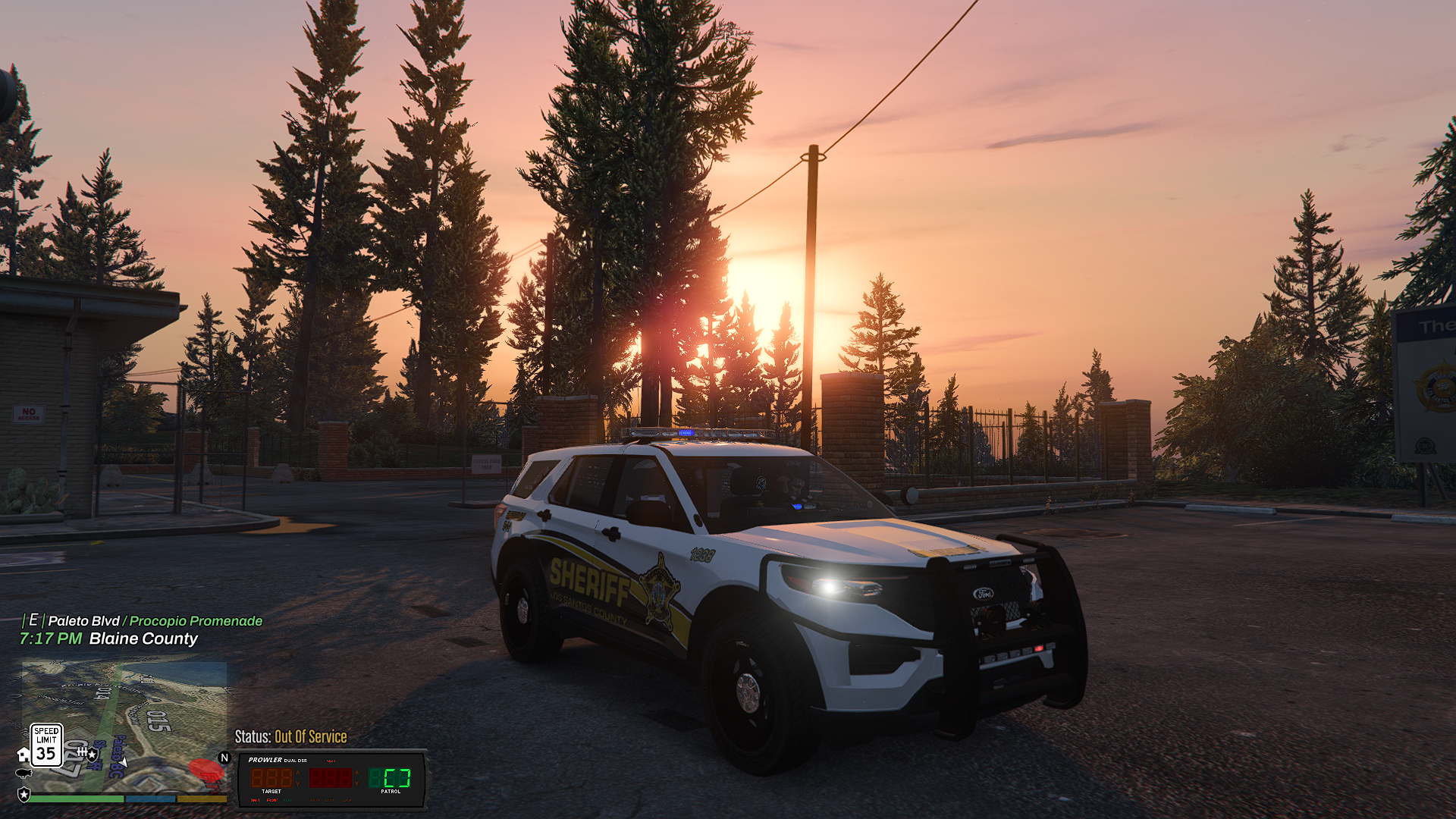1456x819 pixels.
Task: Click the sheriff badge blip near the speed sign
Action: click(92, 755)
